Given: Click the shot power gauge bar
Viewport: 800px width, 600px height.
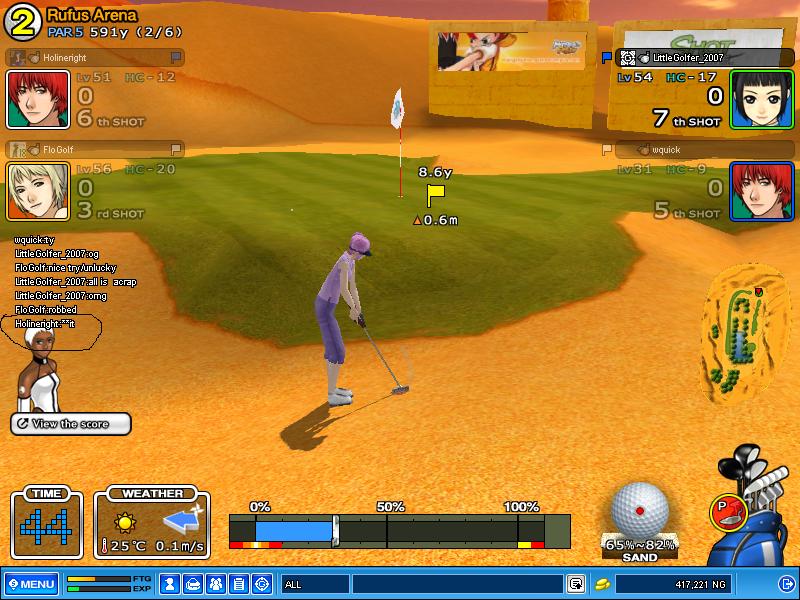Looking at the screenshot, I should [x=399, y=530].
